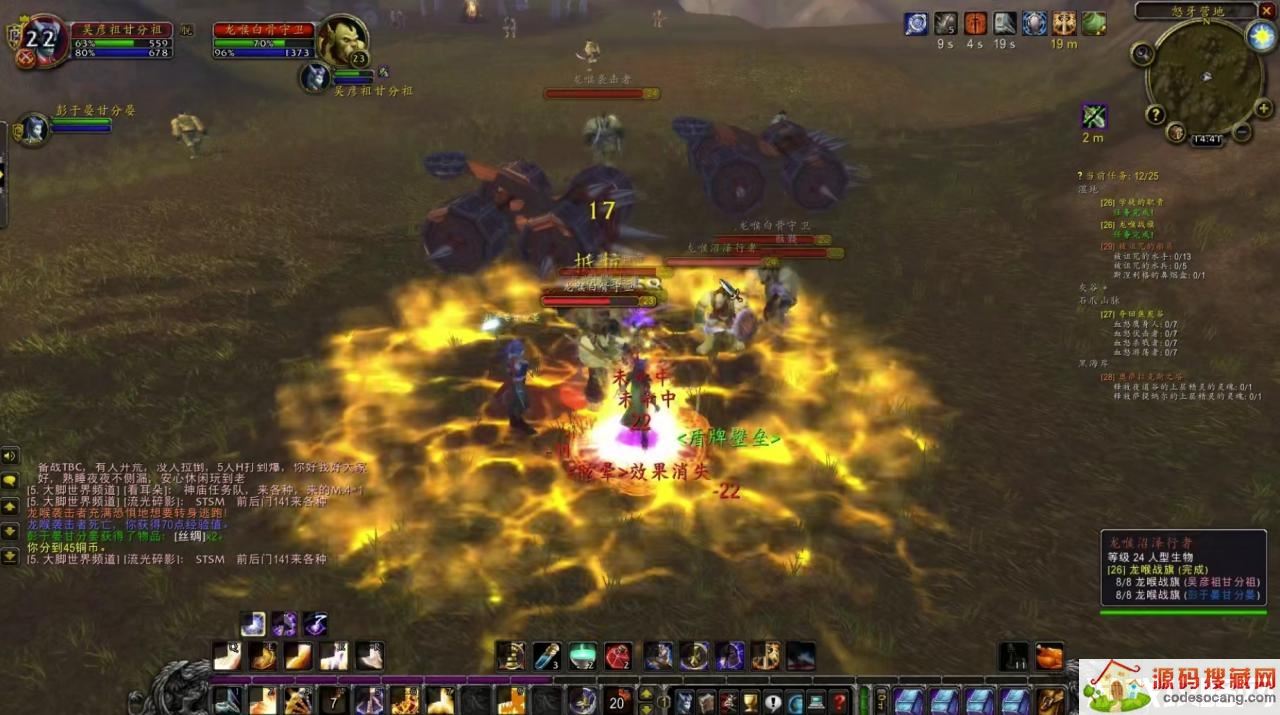Use the blue potion with 3 charges

[546, 656]
